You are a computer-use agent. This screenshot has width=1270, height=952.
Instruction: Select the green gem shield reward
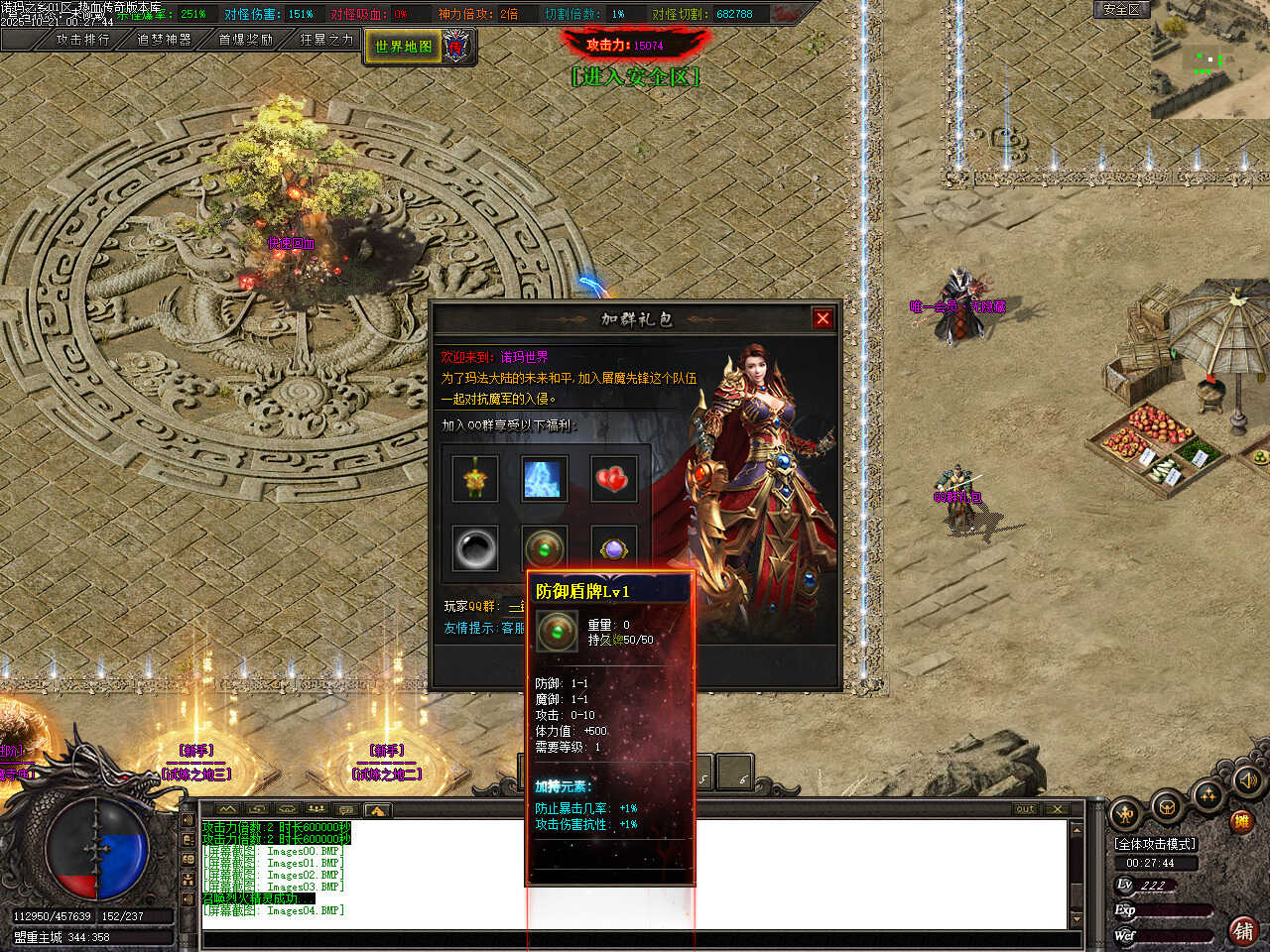click(x=545, y=548)
